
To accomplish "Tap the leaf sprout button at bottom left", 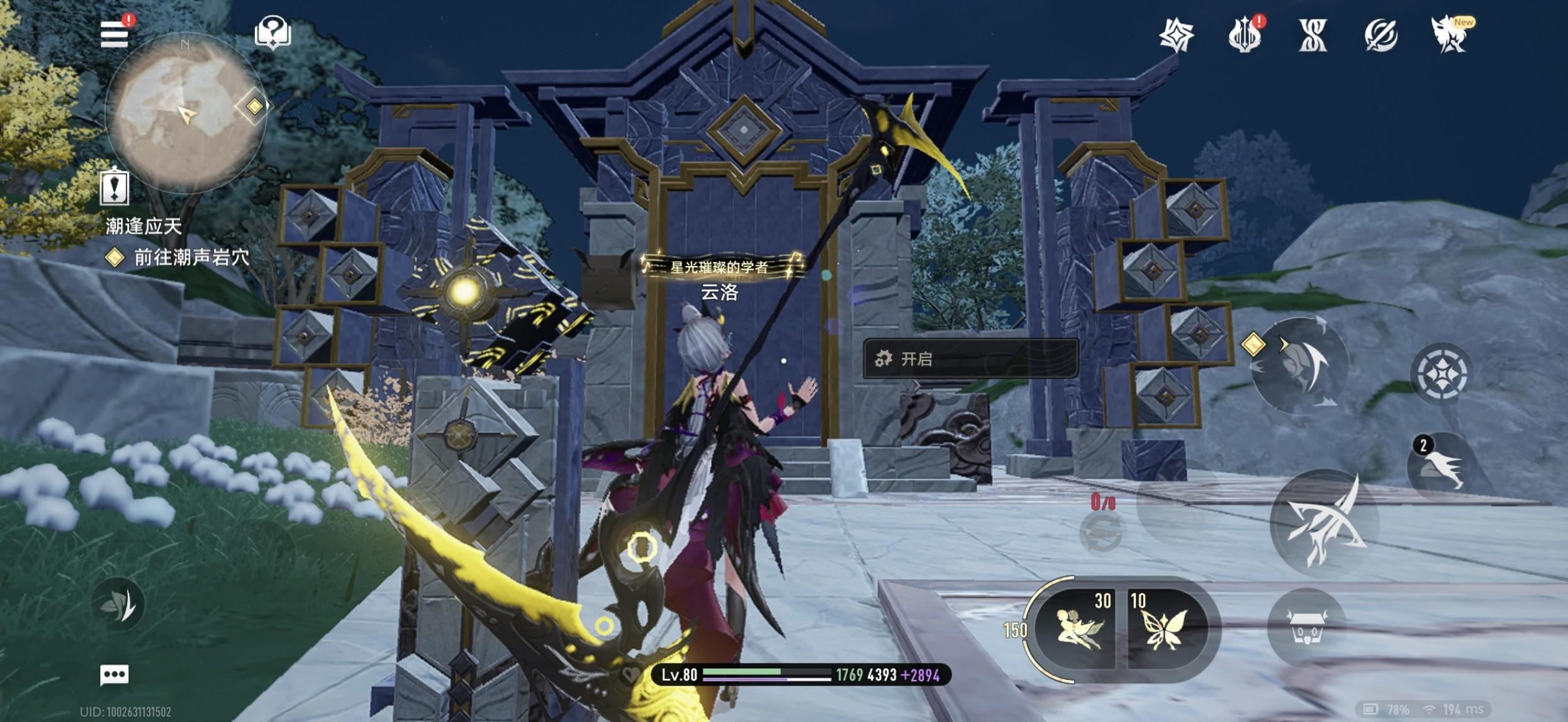I will click(118, 604).
